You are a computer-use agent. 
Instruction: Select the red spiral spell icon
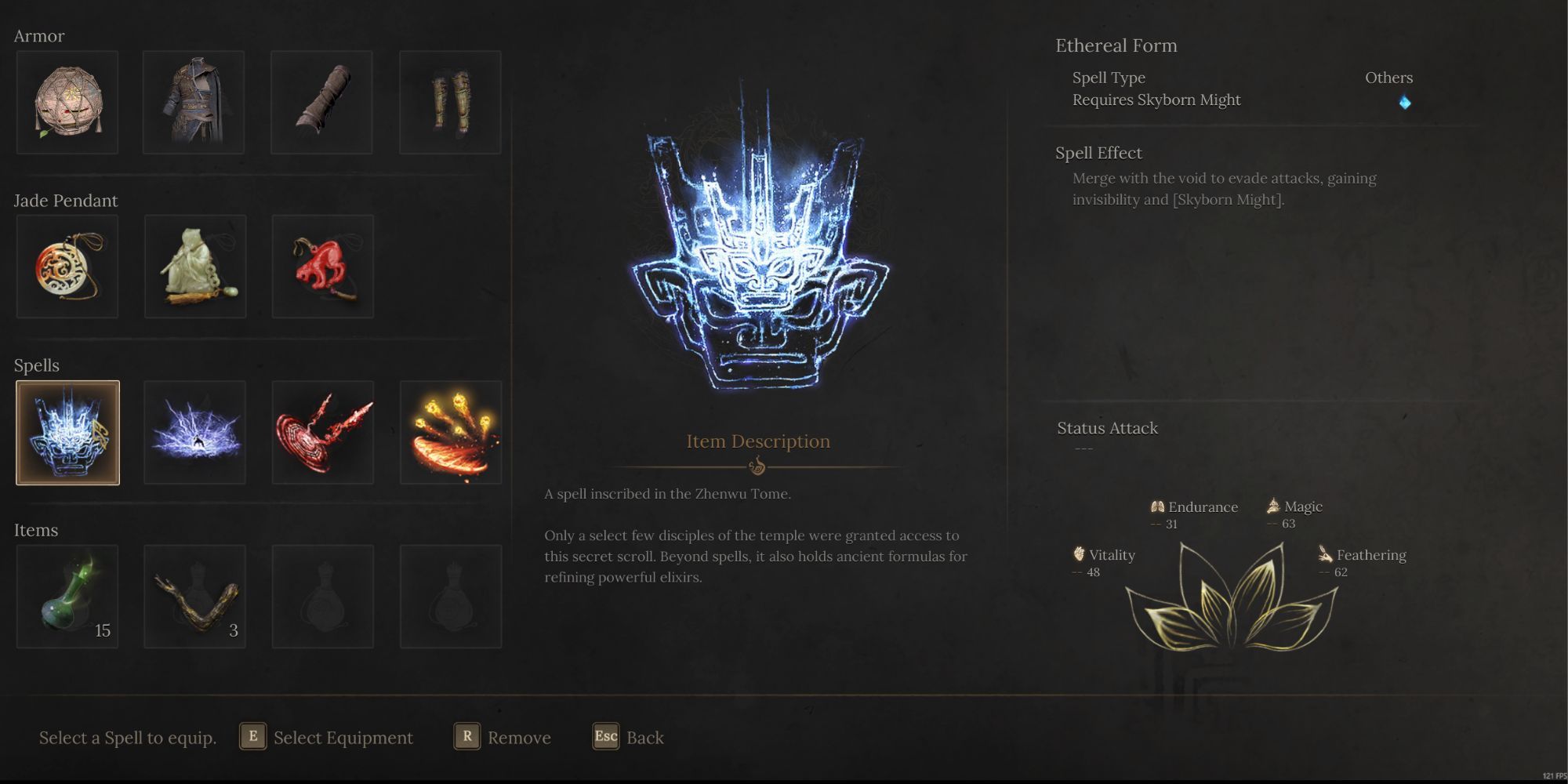[x=322, y=432]
